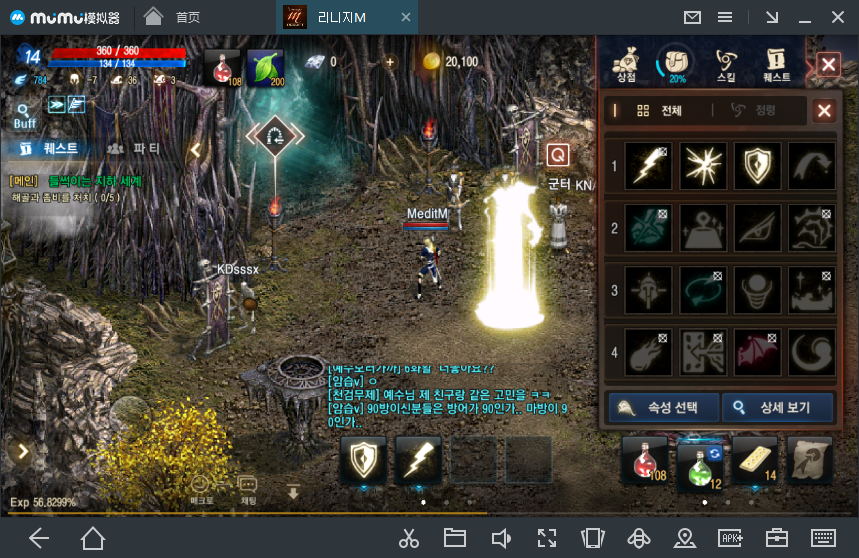
Task: Select the starburst skill in the skill list
Action: tap(704, 166)
